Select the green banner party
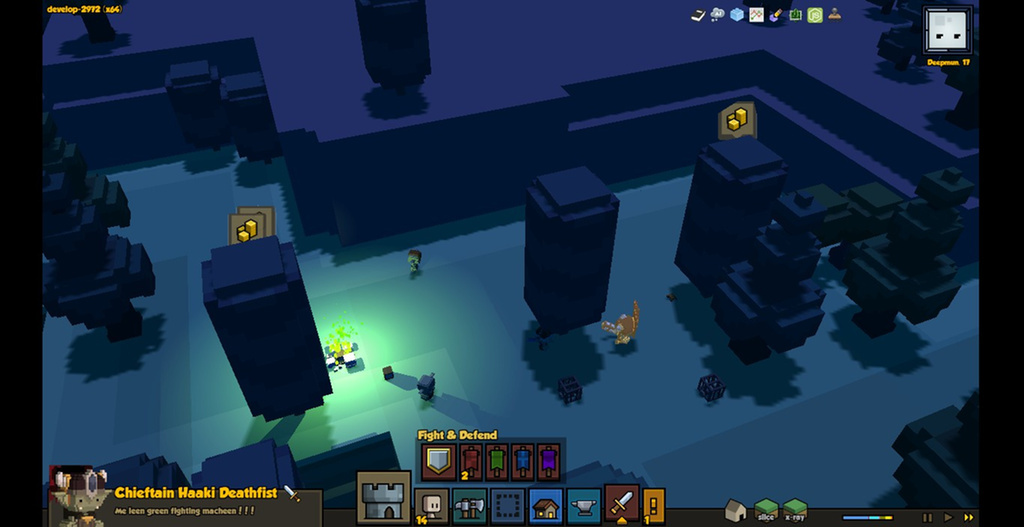Viewport: 1024px width, 527px height. (496, 462)
